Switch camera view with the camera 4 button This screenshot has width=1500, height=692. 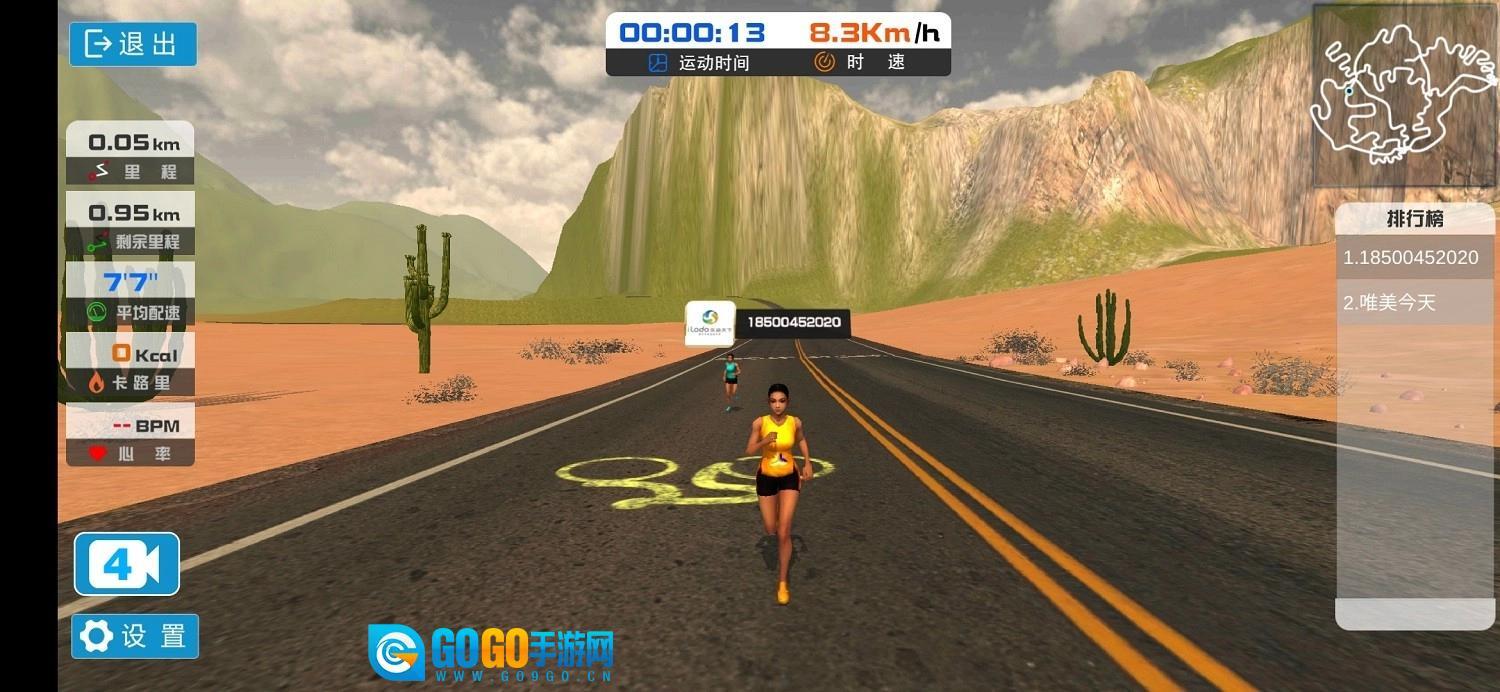pos(127,565)
